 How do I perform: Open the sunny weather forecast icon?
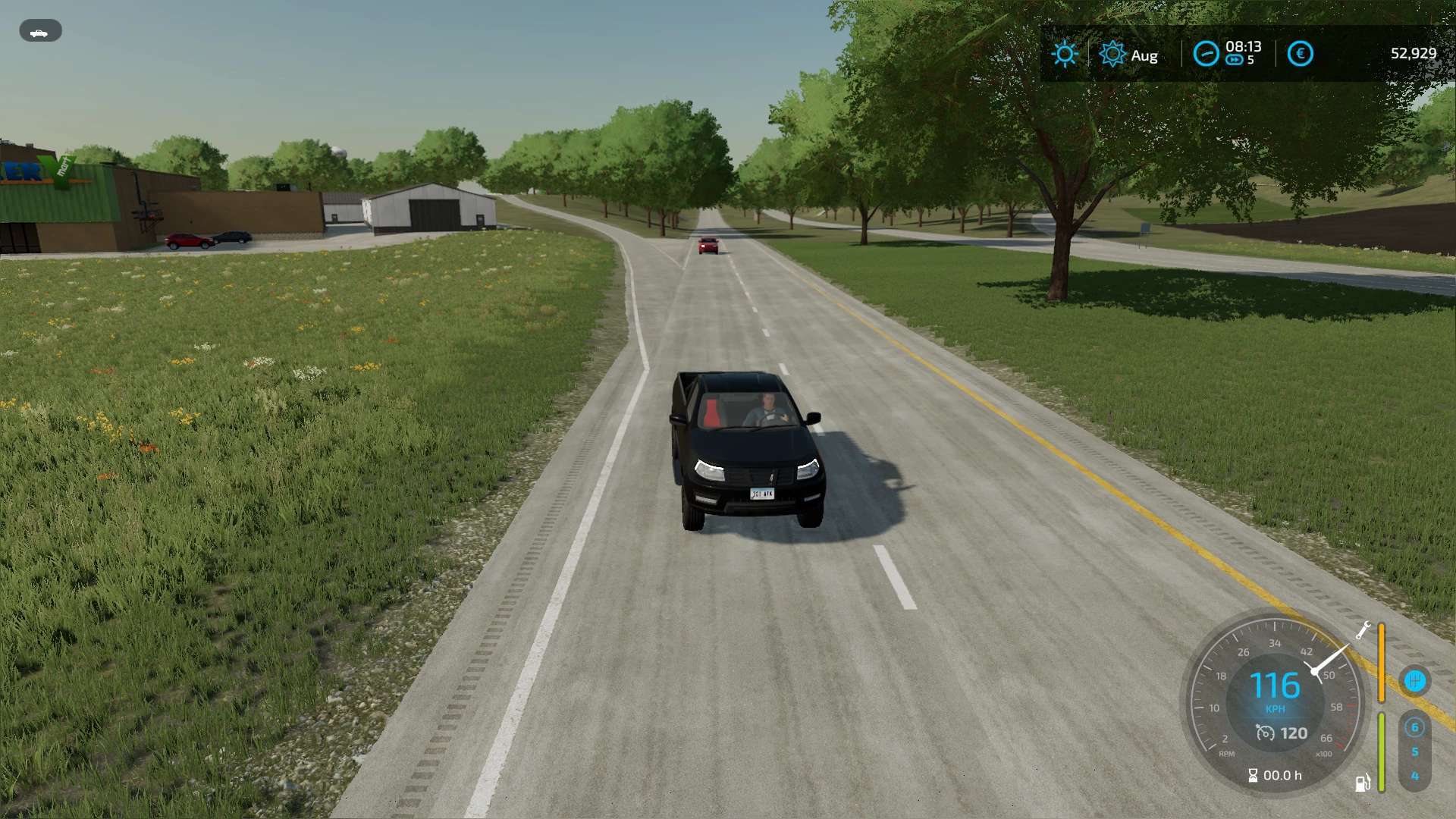tap(1065, 54)
